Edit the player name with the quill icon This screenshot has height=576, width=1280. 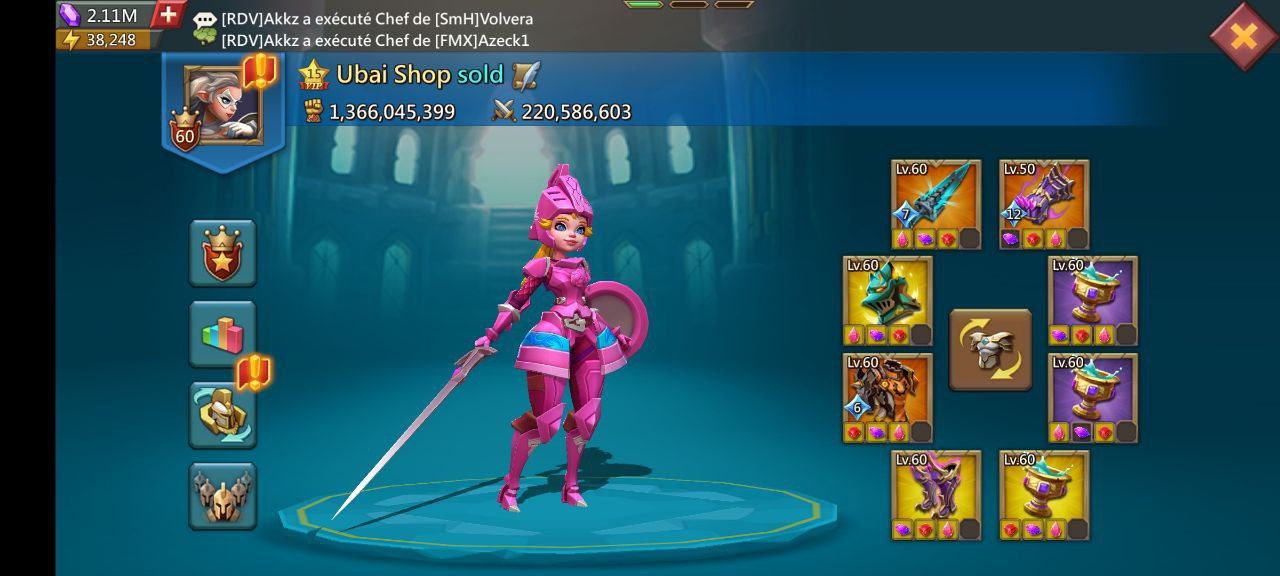pyautogui.click(x=526, y=75)
